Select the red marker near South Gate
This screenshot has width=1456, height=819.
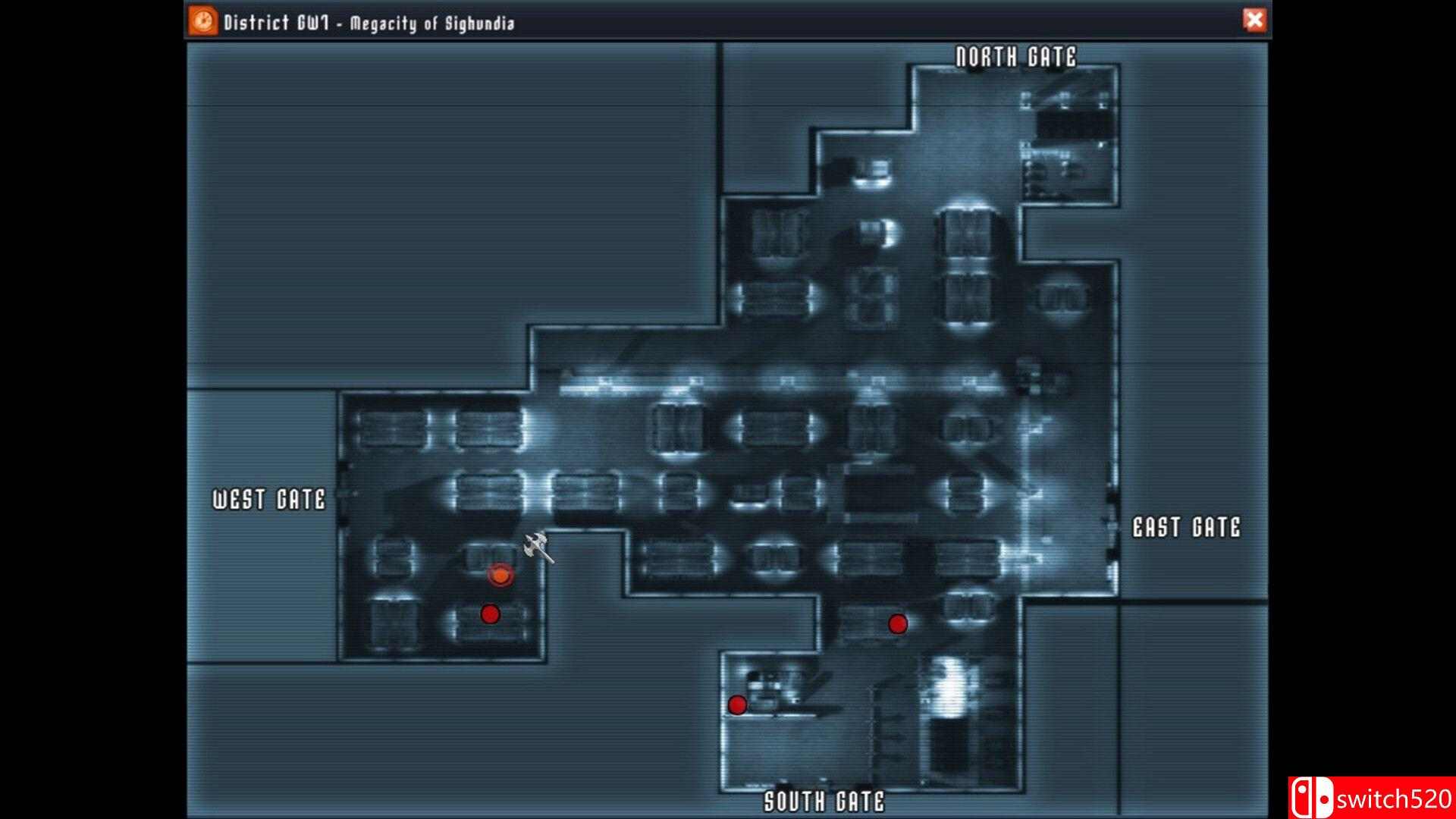(736, 706)
